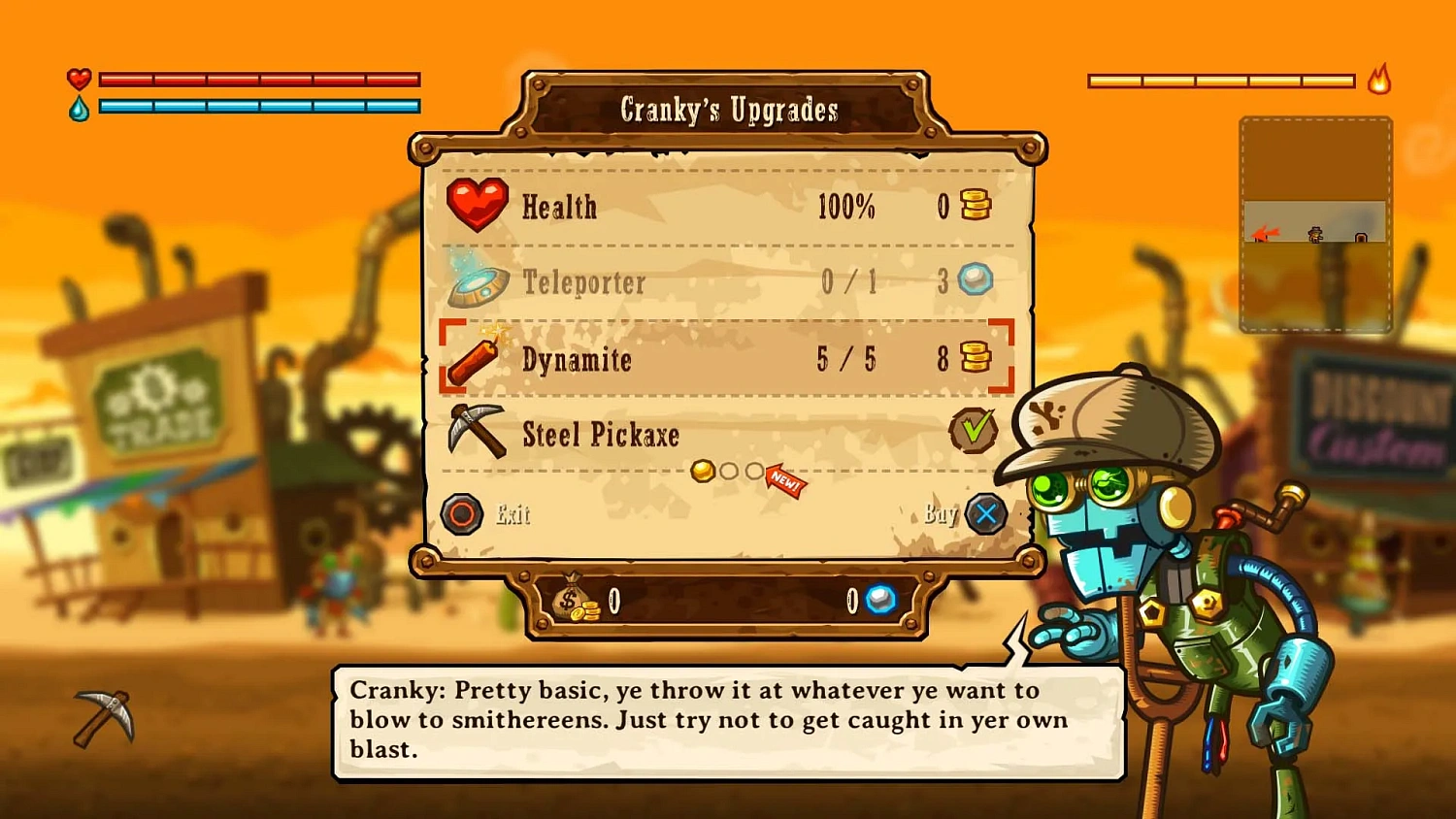The height and width of the screenshot is (819, 1456).
Task: Click the Steel Pickaxe icon
Action: point(475,430)
